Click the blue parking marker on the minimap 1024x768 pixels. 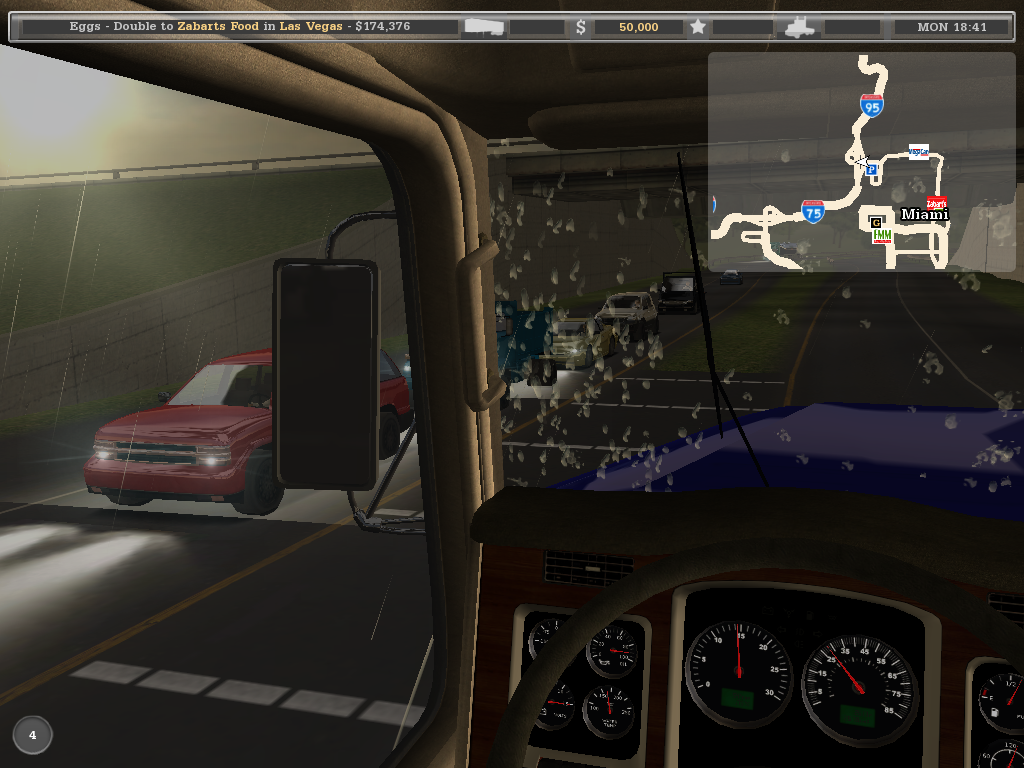871,170
